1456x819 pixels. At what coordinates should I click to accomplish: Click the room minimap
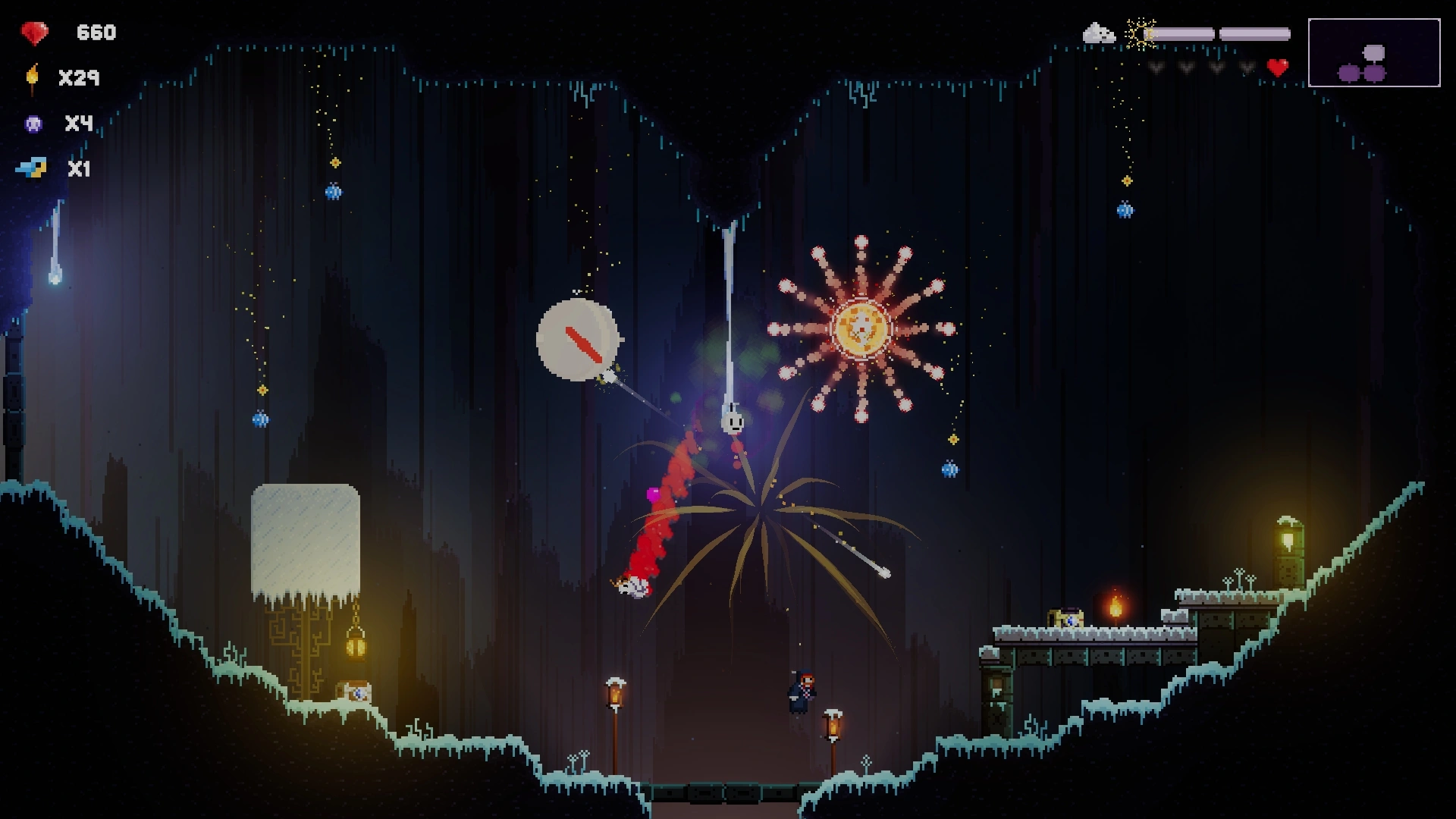point(1373,53)
